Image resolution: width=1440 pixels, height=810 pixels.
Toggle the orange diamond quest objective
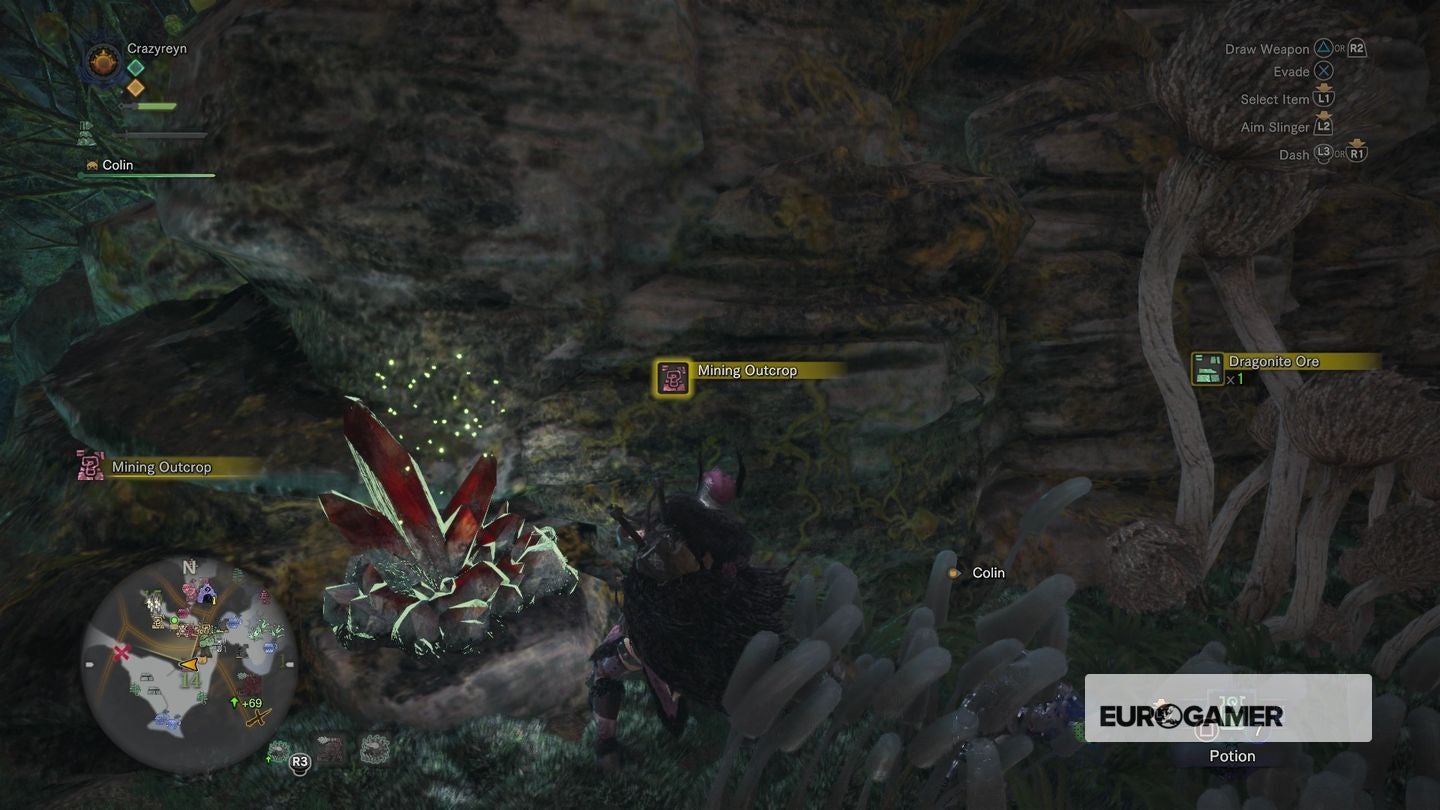point(135,87)
